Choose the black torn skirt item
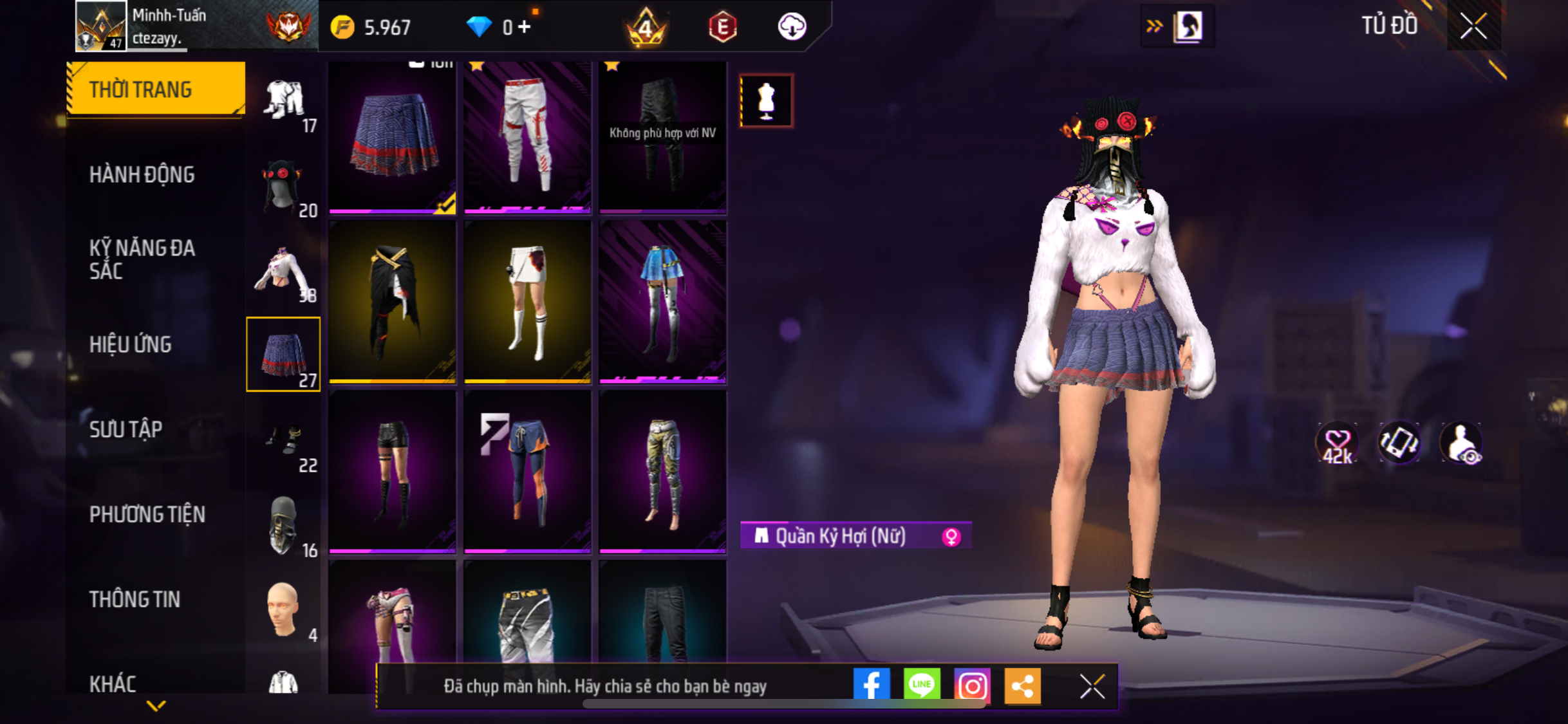 392,301
